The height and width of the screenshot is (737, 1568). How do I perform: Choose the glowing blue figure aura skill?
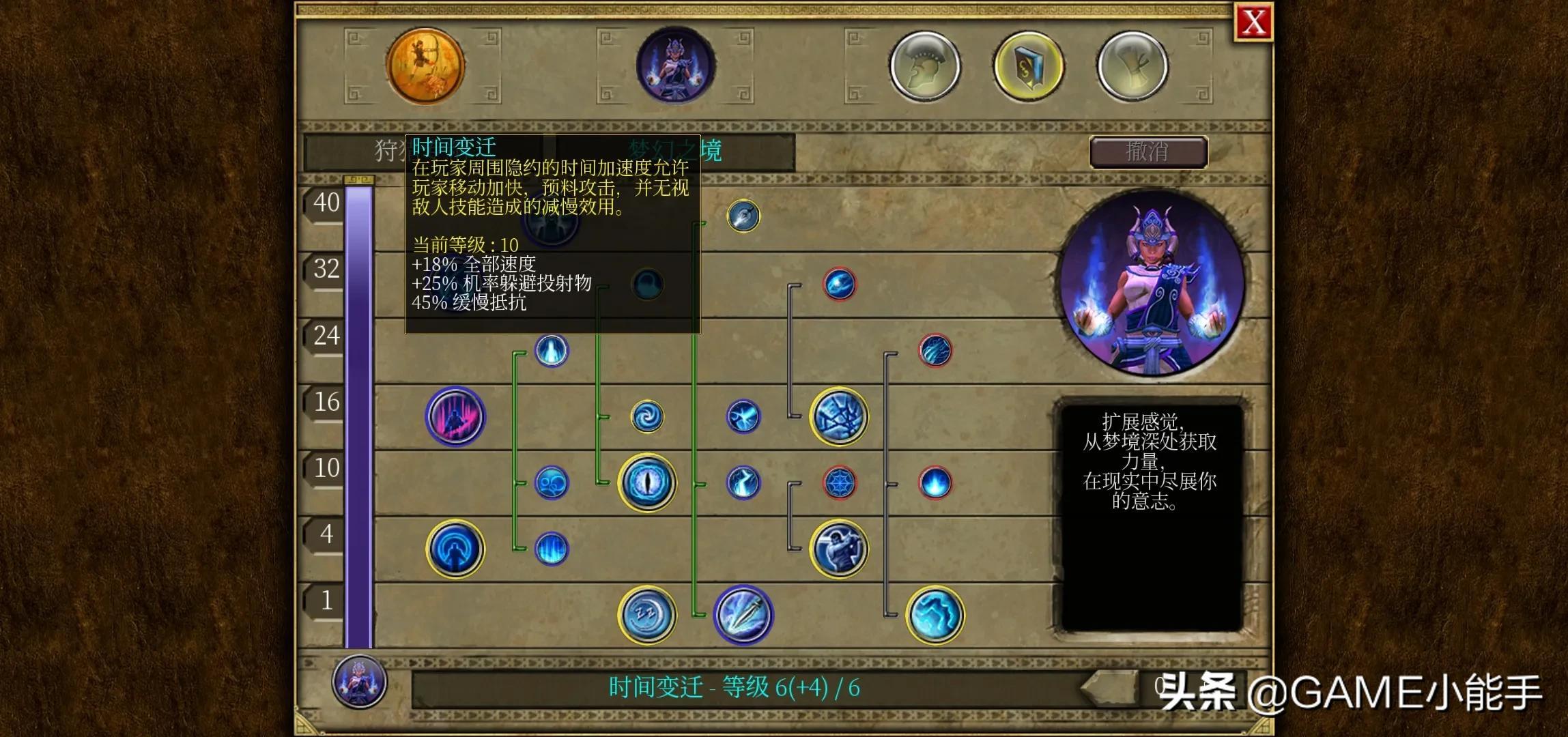(x=455, y=549)
